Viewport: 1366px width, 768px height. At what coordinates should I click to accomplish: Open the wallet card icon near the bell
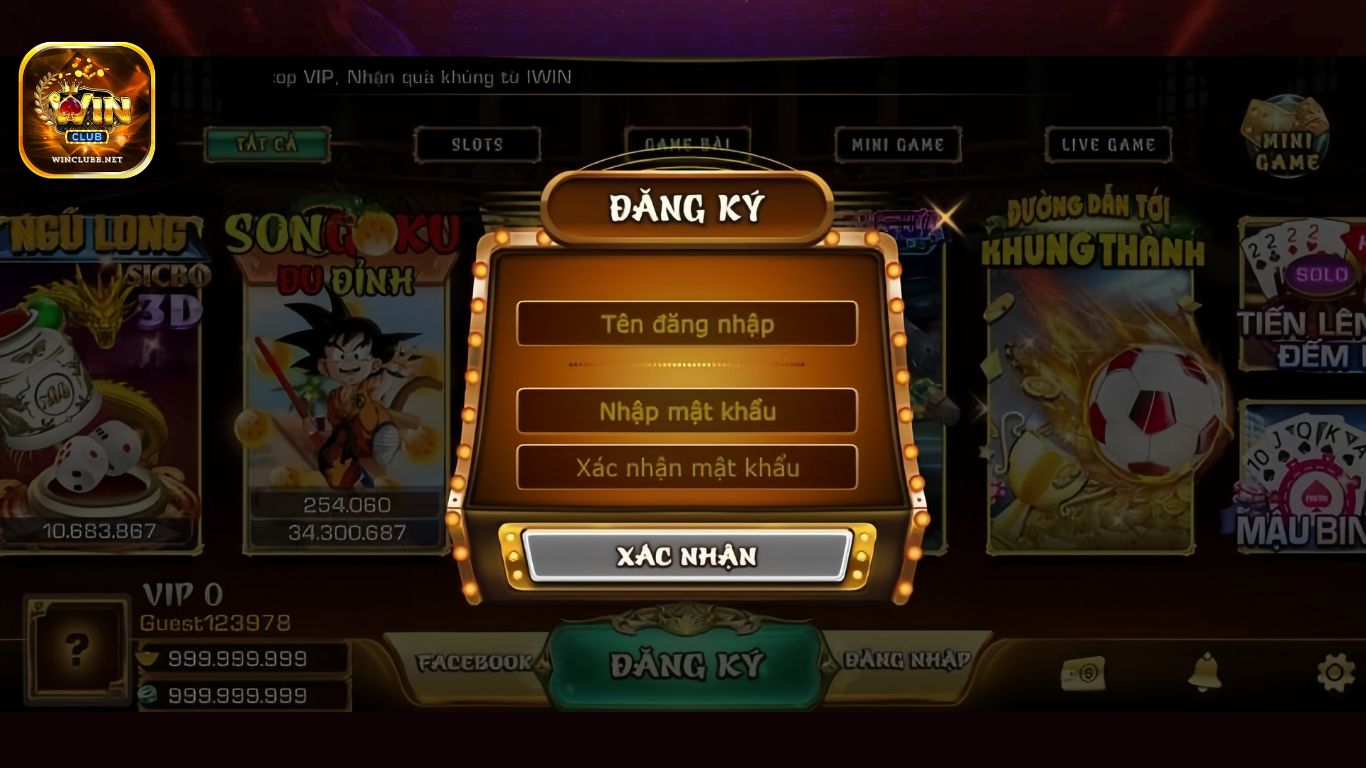(x=1085, y=675)
